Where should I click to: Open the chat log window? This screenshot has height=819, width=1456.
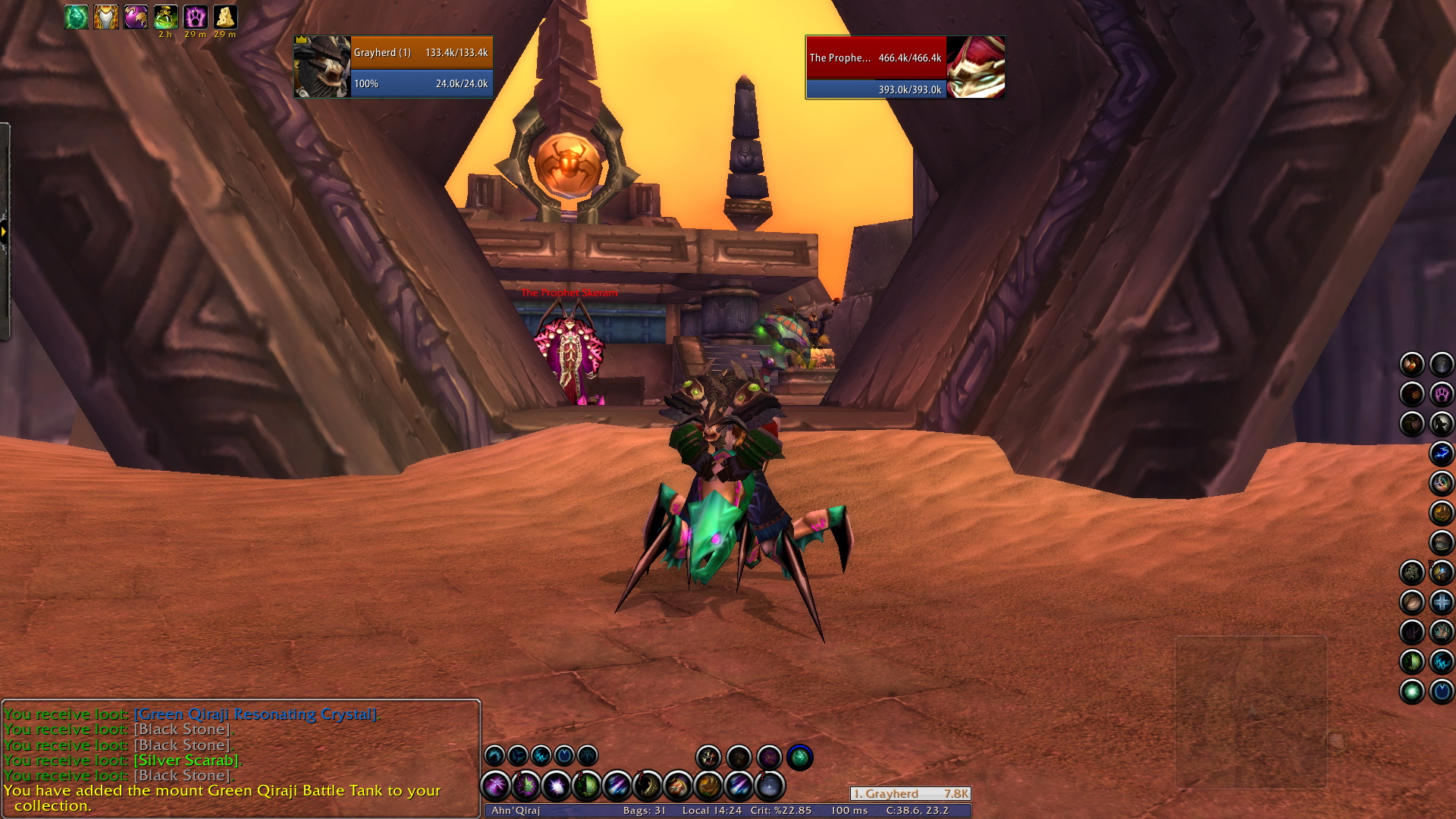[x=241, y=758]
